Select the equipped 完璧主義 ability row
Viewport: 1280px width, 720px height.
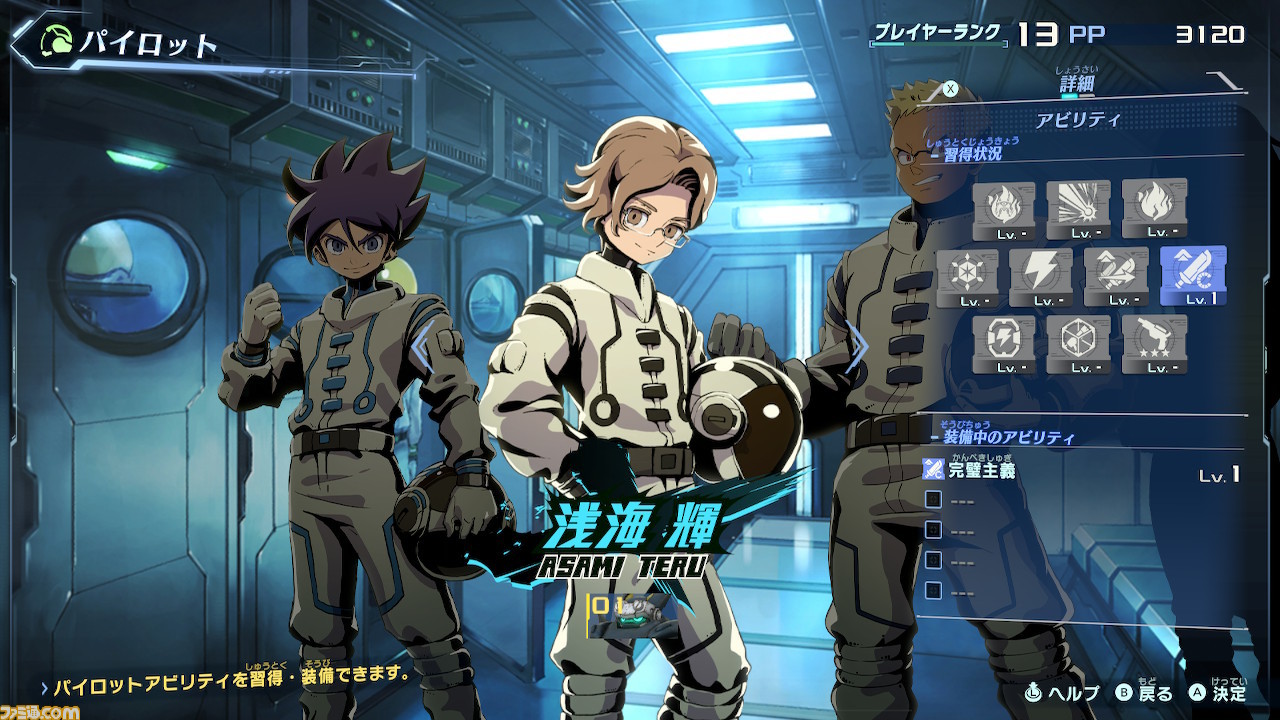pos(1080,470)
